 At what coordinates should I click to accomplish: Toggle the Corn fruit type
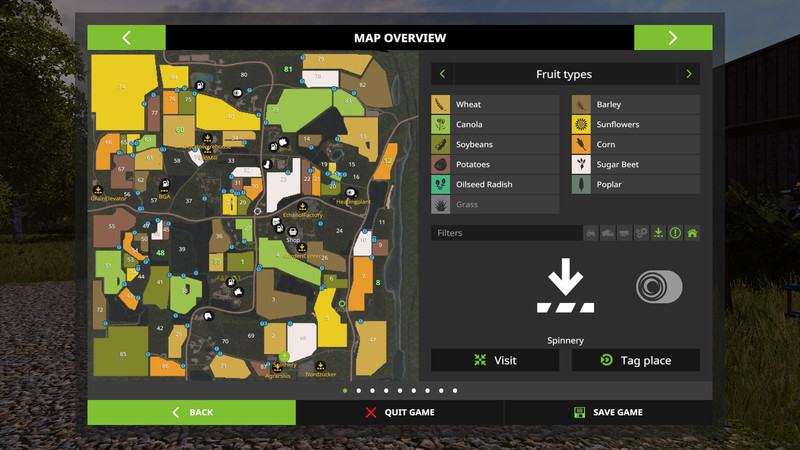click(635, 144)
